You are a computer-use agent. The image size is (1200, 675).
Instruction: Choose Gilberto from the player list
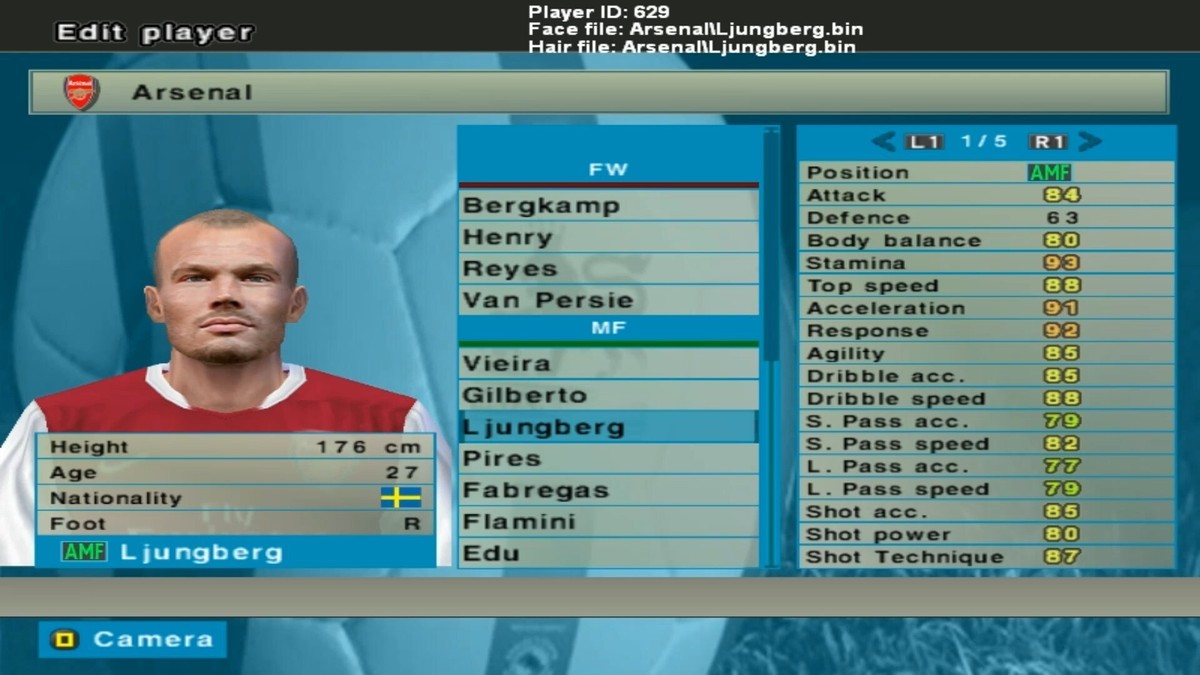click(x=608, y=395)
